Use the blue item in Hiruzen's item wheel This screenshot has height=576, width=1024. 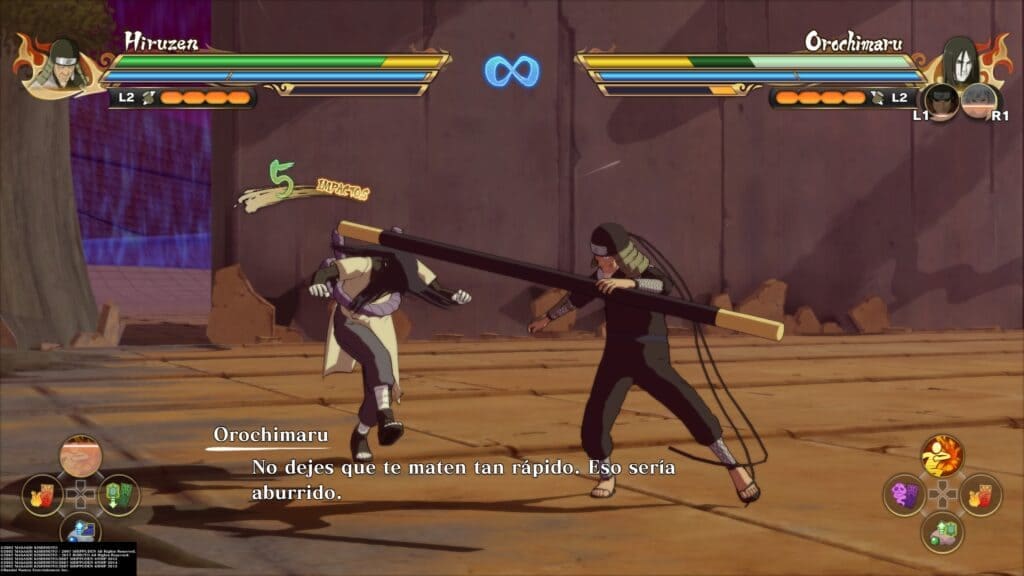coord(80,530)
